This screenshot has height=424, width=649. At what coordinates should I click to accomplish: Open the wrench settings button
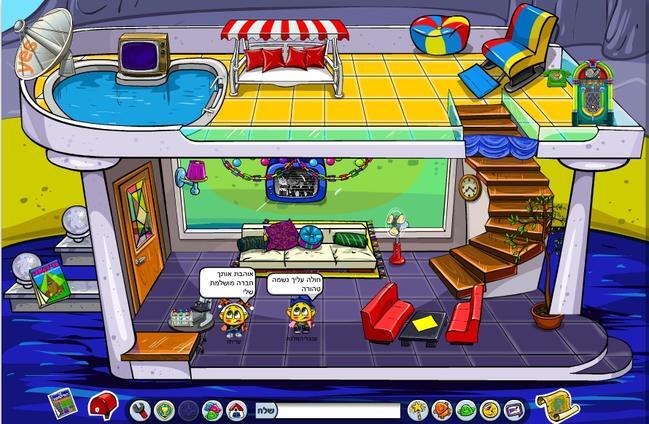139,409
